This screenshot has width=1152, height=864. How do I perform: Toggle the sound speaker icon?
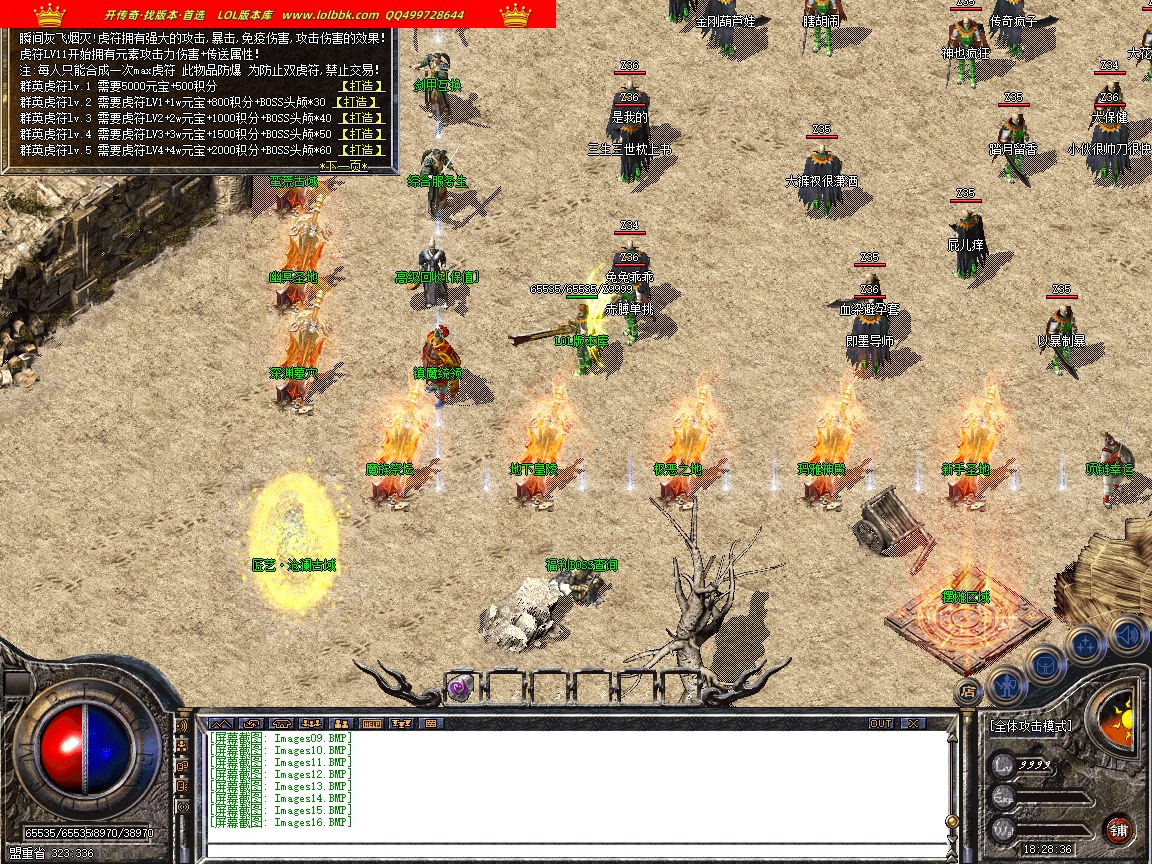1127,633
